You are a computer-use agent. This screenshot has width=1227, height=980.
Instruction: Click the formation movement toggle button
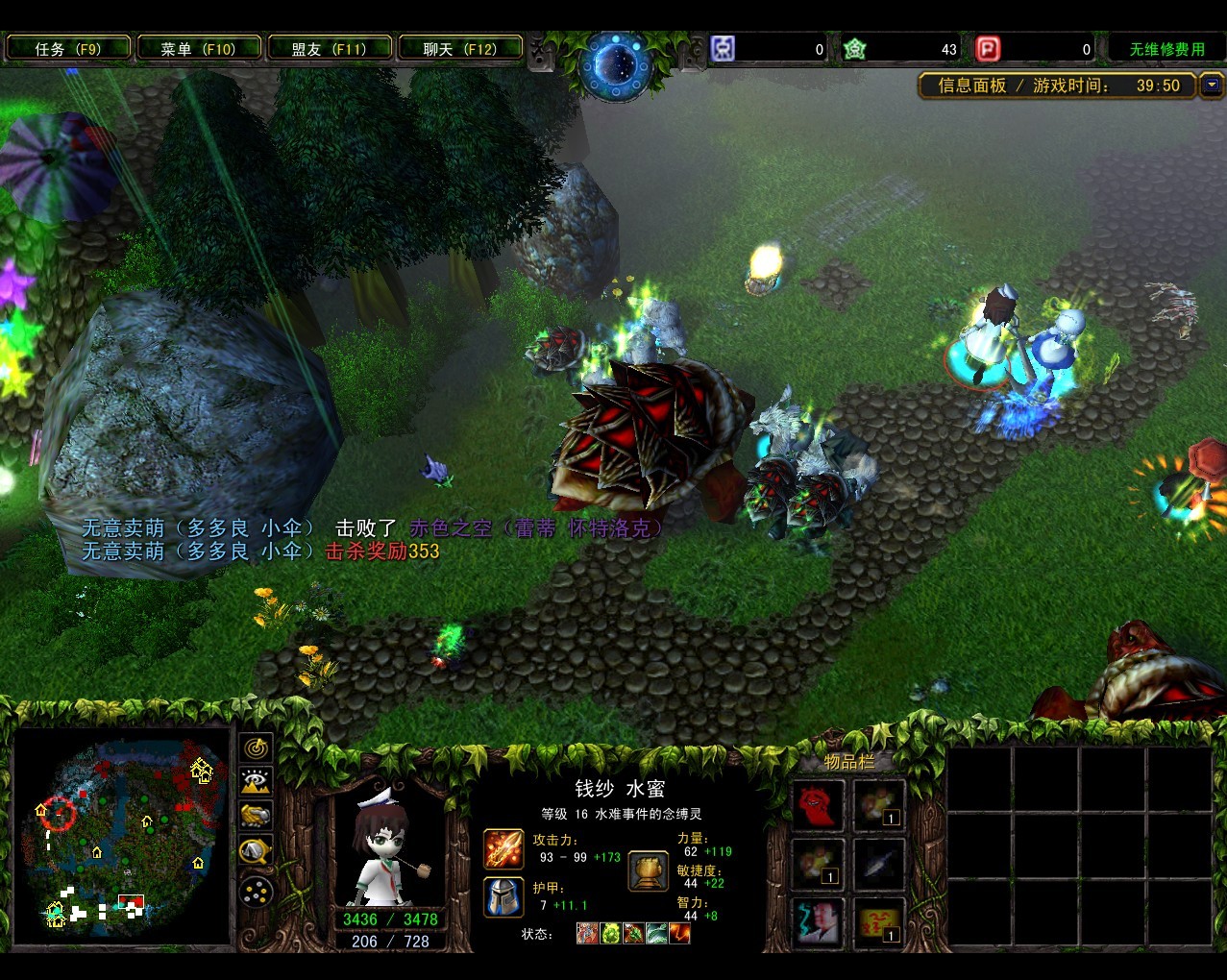pyautogui.click(x=256, y=893)
